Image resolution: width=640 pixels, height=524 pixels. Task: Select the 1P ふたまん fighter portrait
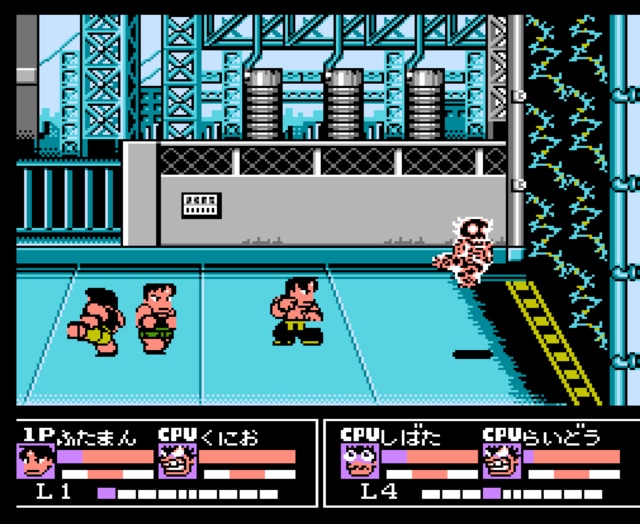pos(36,461)
